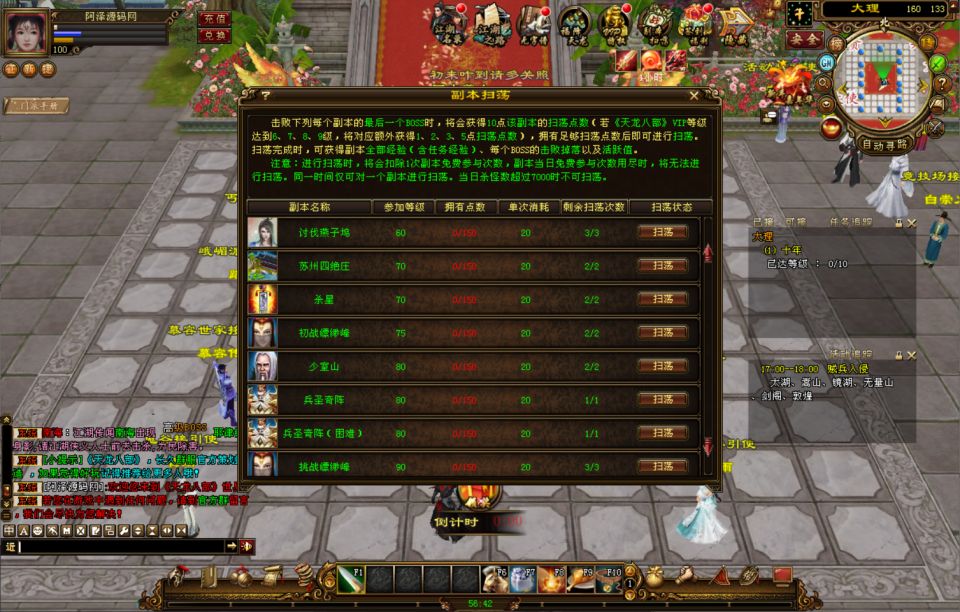The width and height of the screenshot is (960, 612).
Task: Choose 扫荡 on the 少室山 row
Action: pyautogui.click(x=663, y=366)
